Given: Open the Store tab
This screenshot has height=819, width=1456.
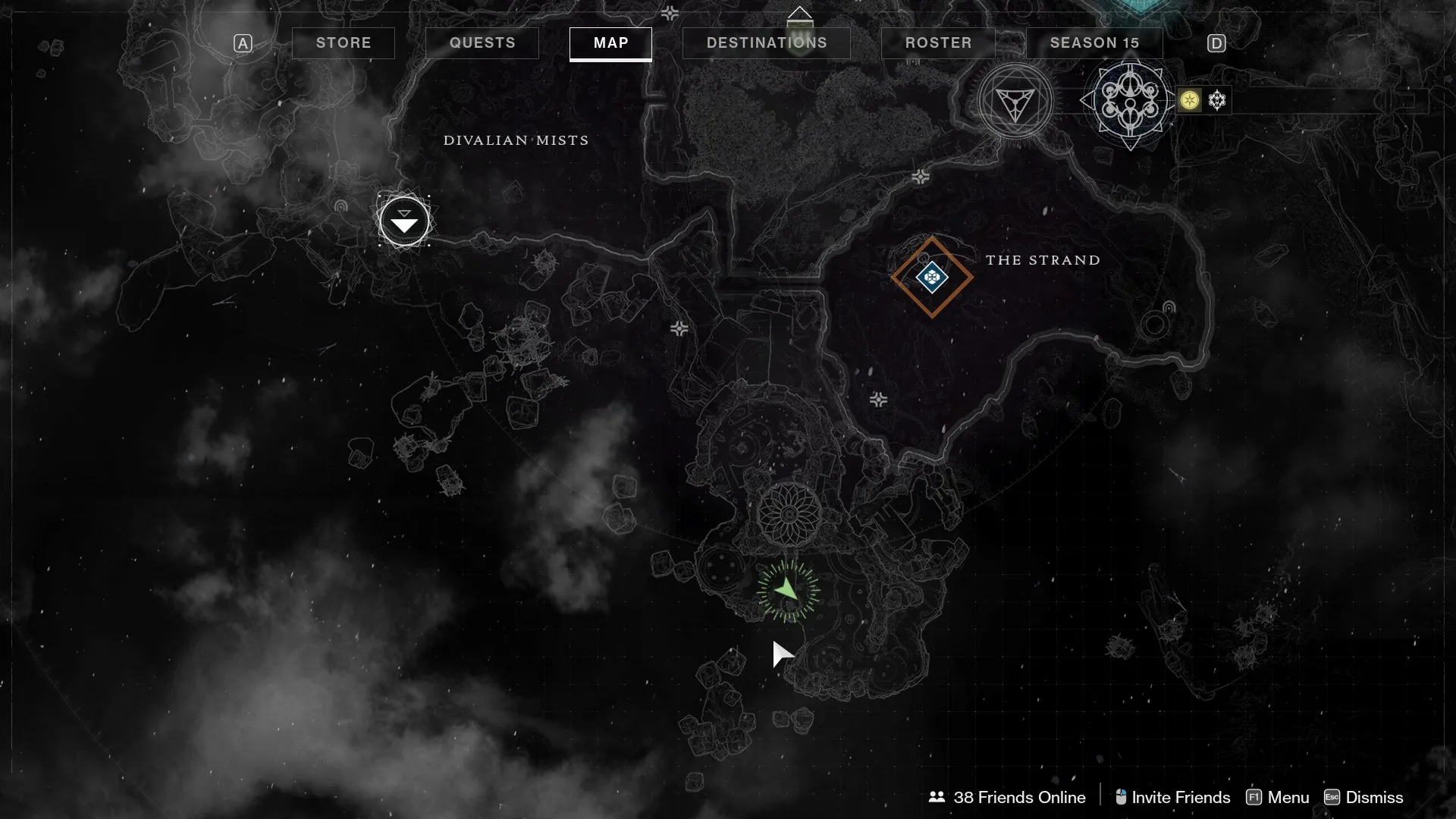Looking at the screenshot, I should point(344,43).
